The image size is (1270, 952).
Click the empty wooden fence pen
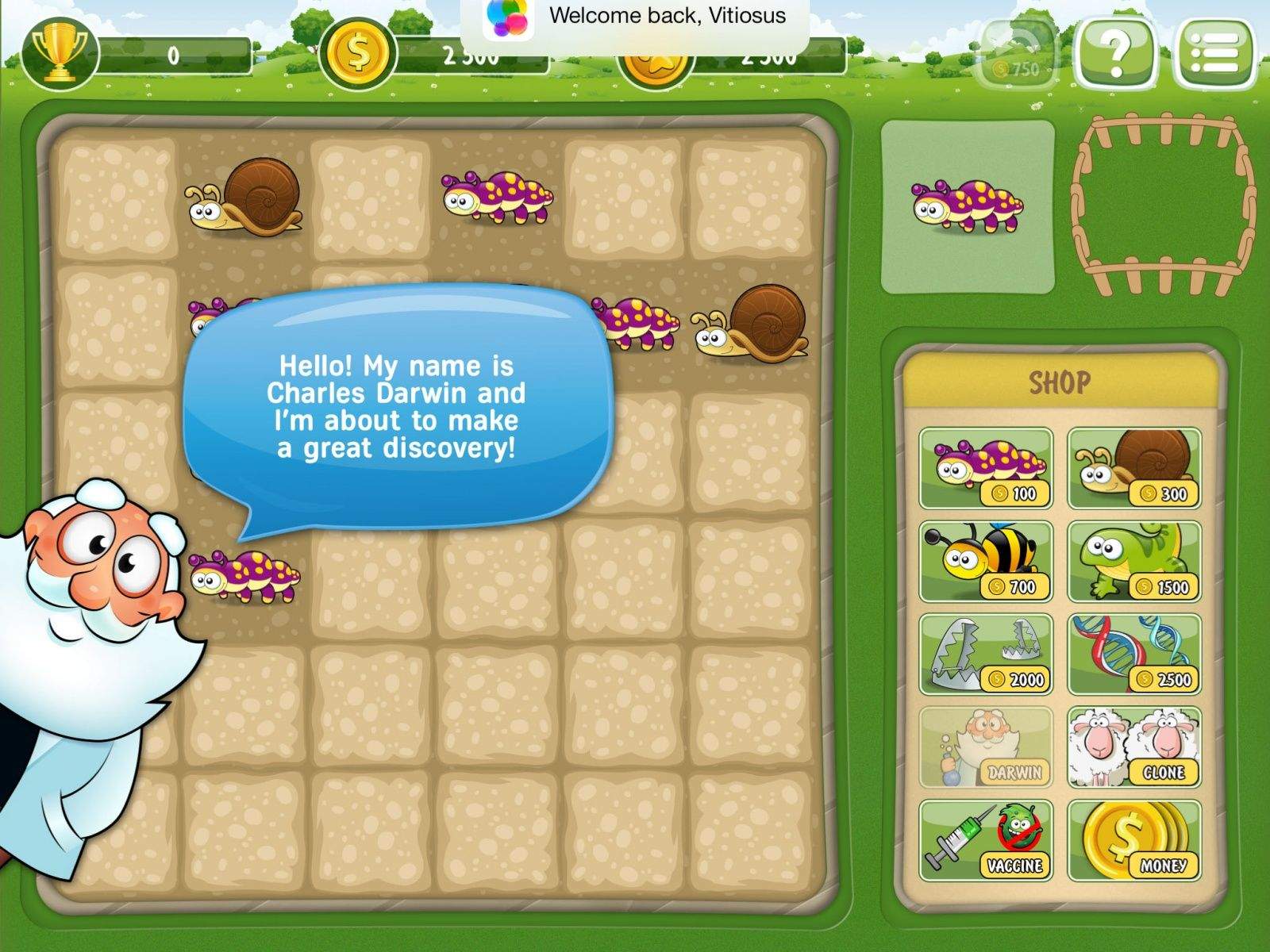pos(1164,205)
